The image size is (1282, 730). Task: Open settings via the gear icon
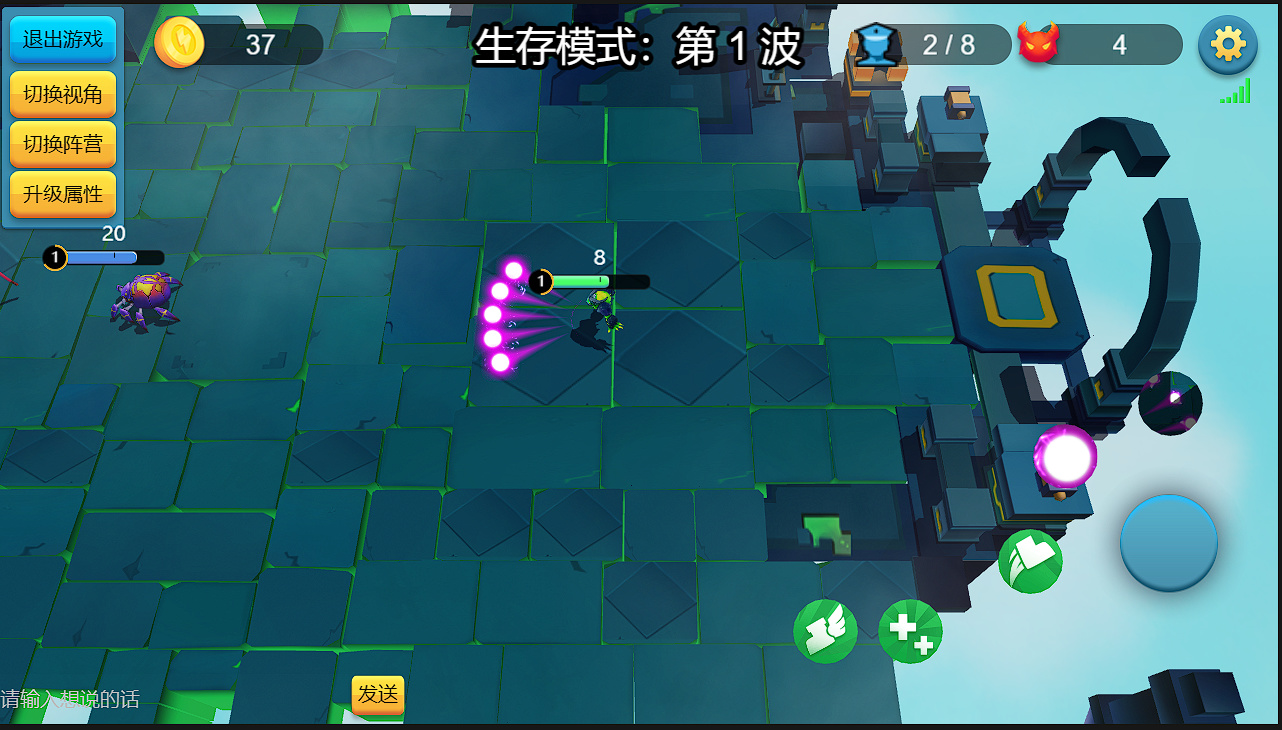(1227, 44)
